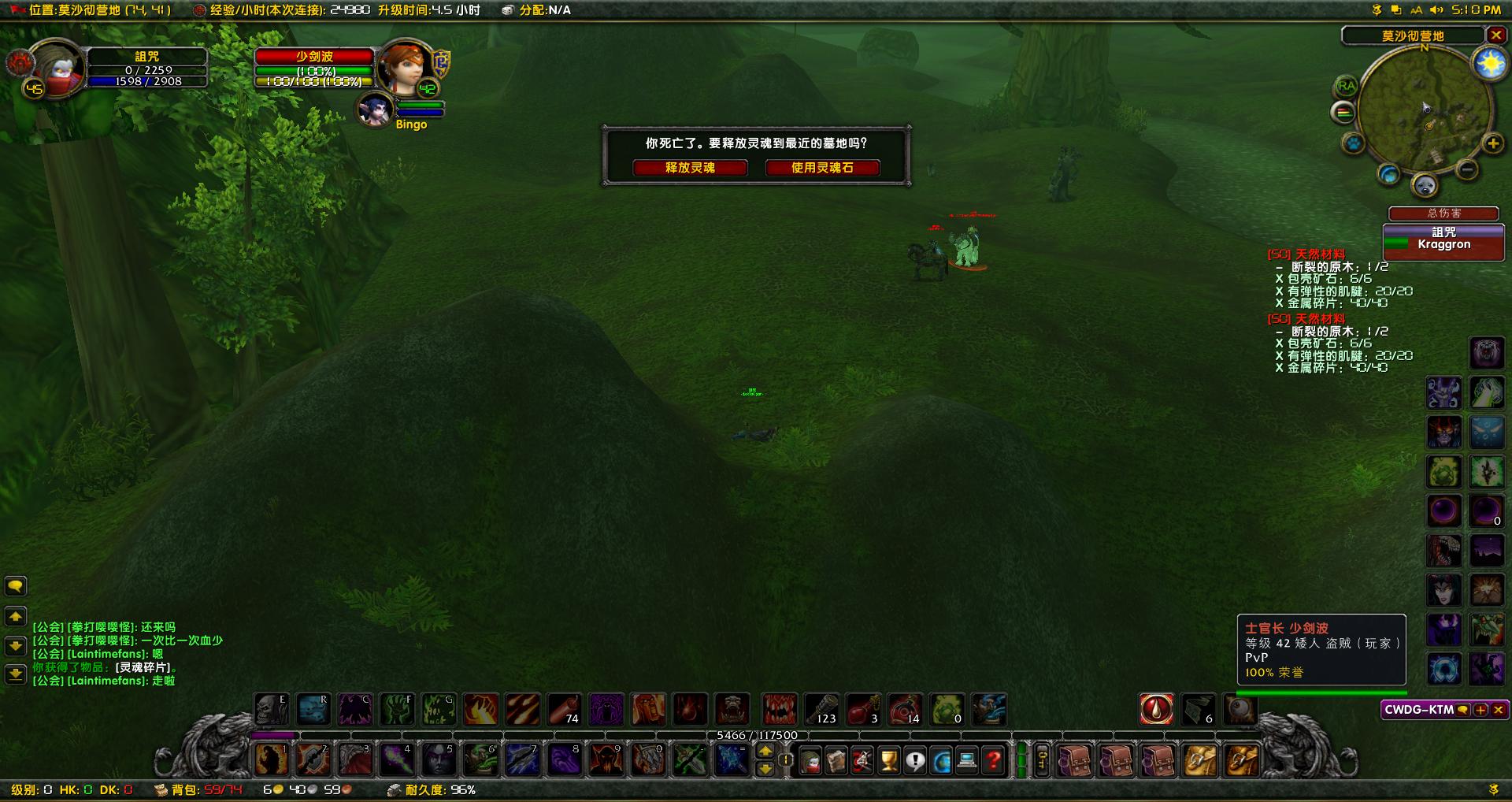
Task: Close the CWDG-KTM threat window
Action: click(1499, 710)
